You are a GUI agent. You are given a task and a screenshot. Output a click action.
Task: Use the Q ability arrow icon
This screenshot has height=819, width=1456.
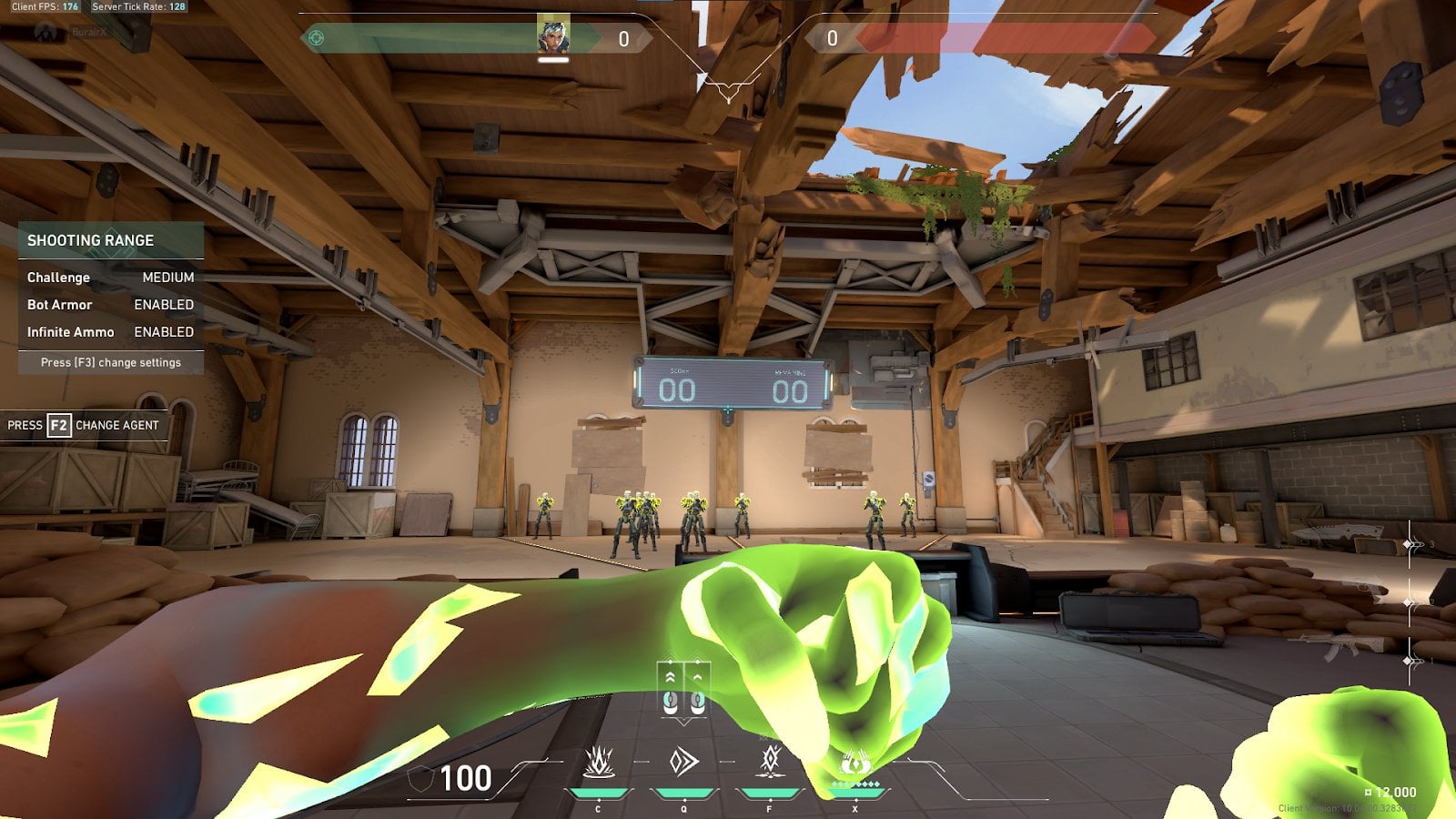coord(683,761)
